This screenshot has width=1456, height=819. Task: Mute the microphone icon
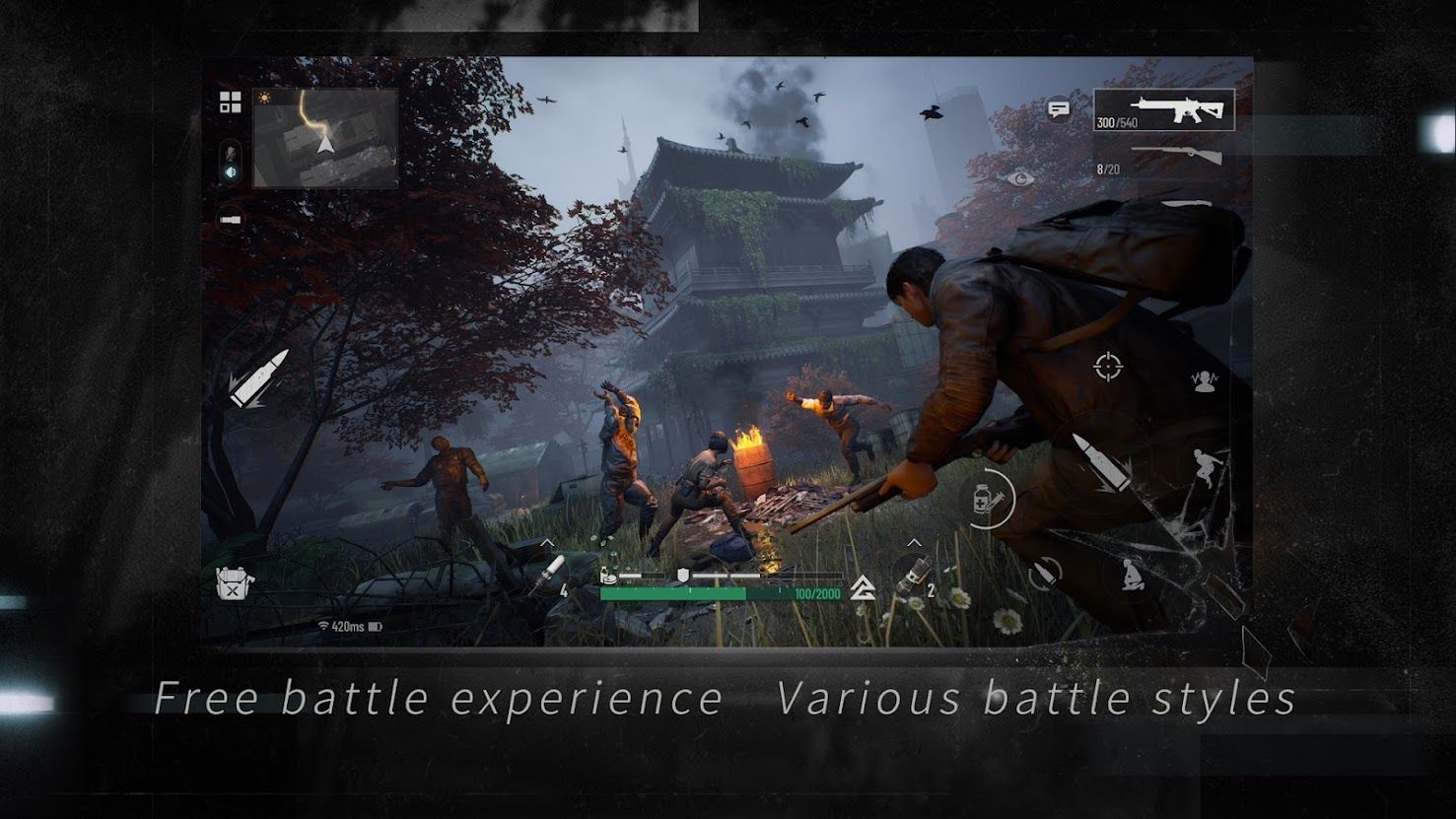coord(230,153)
